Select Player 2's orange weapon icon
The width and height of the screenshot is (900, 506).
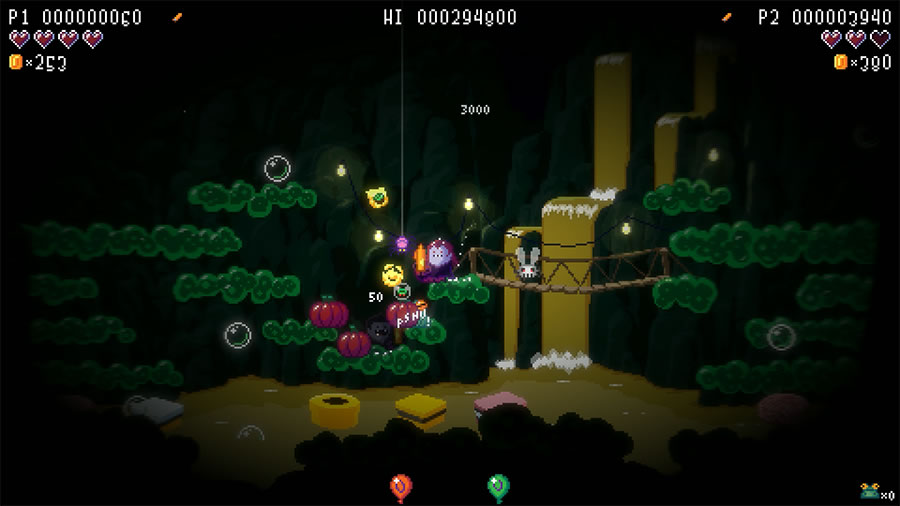pyautogui.click(x=727, y=17)
